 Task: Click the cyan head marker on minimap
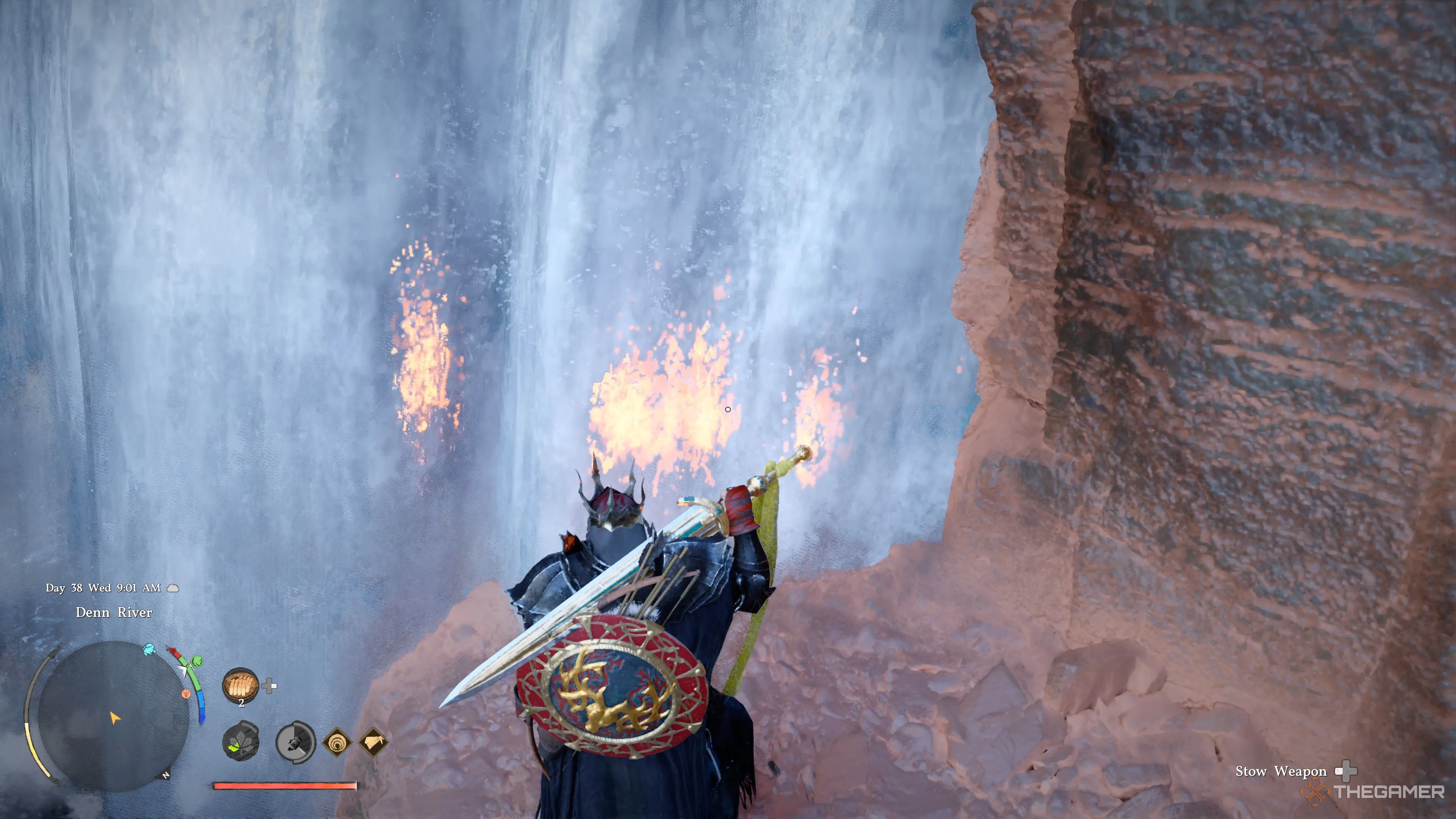149,649
